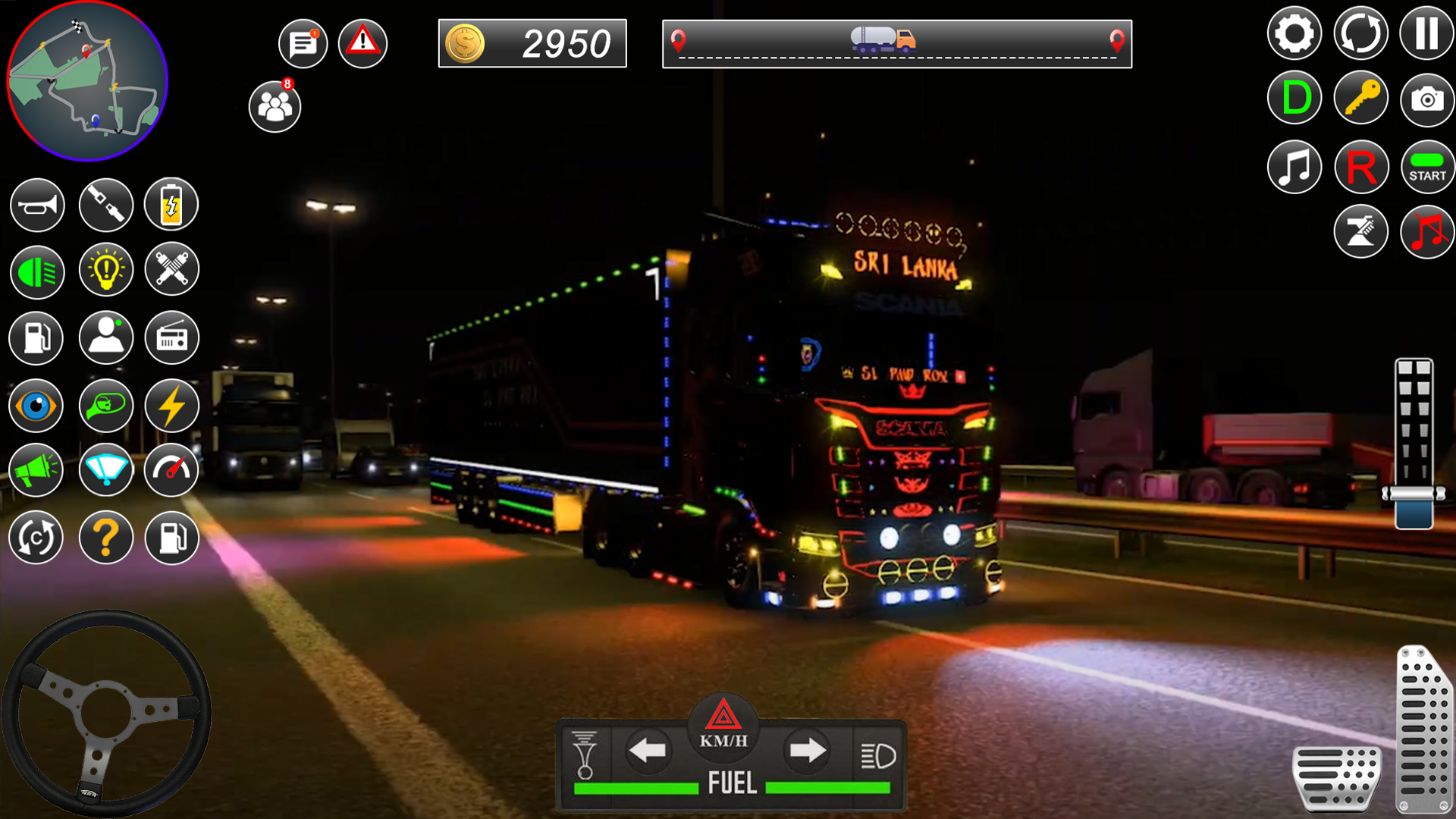Open the driver customization panel
Screen dimensions: 1456x819
[x=106, y=339]
